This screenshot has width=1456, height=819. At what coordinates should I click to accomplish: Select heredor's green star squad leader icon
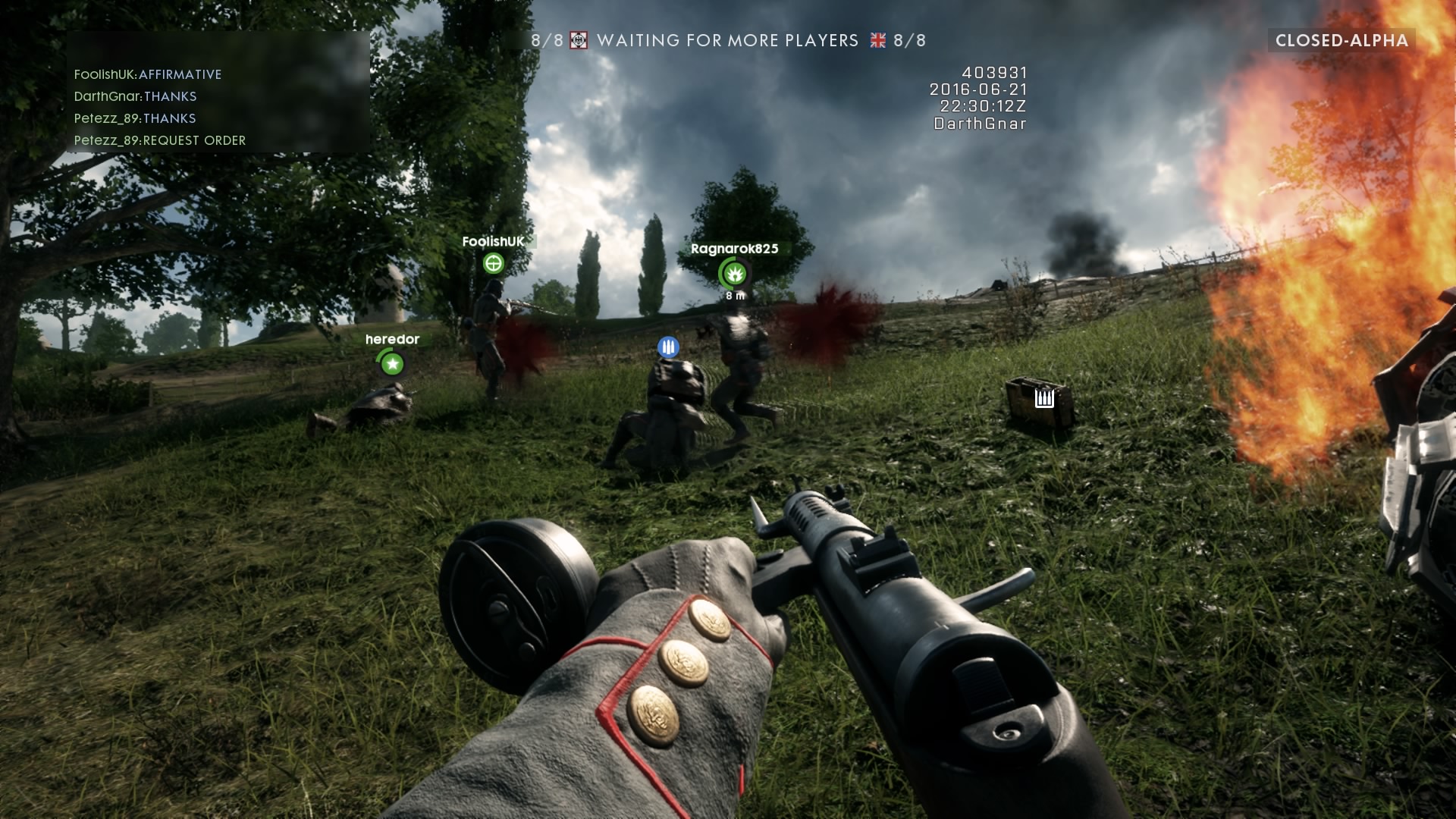392,365
